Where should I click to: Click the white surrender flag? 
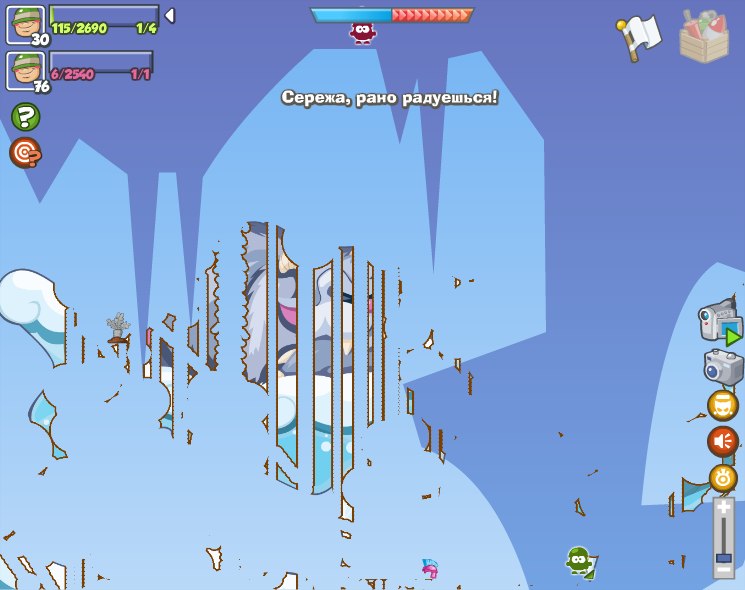pyautogui.click(x=641, y=37)
